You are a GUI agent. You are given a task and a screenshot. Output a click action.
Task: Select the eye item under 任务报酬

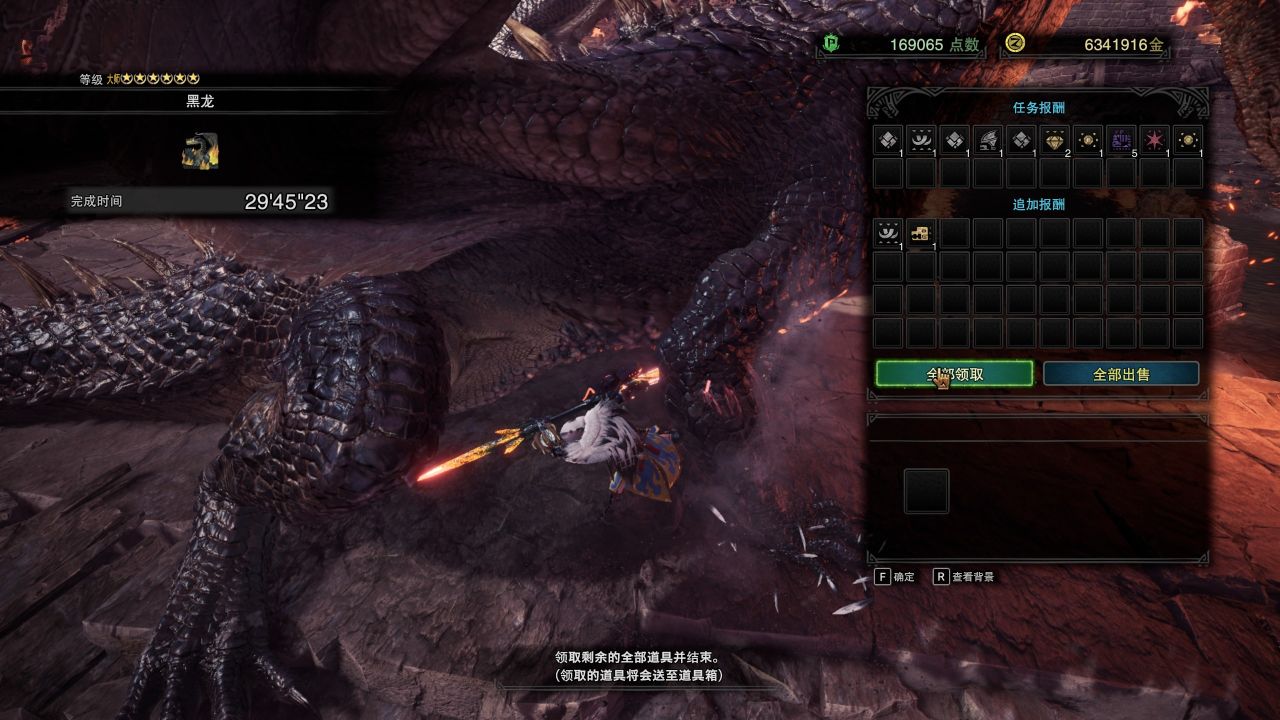tap(921, 140)
